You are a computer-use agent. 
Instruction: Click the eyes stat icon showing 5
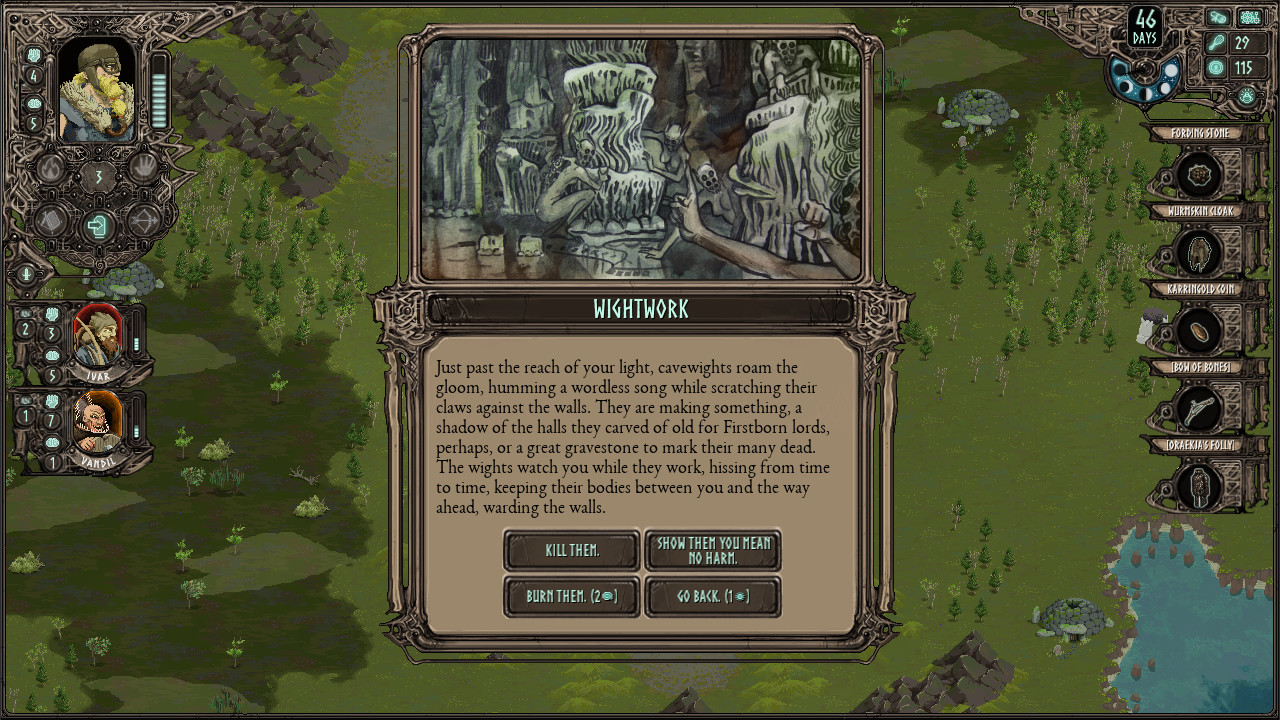point(34,104)
